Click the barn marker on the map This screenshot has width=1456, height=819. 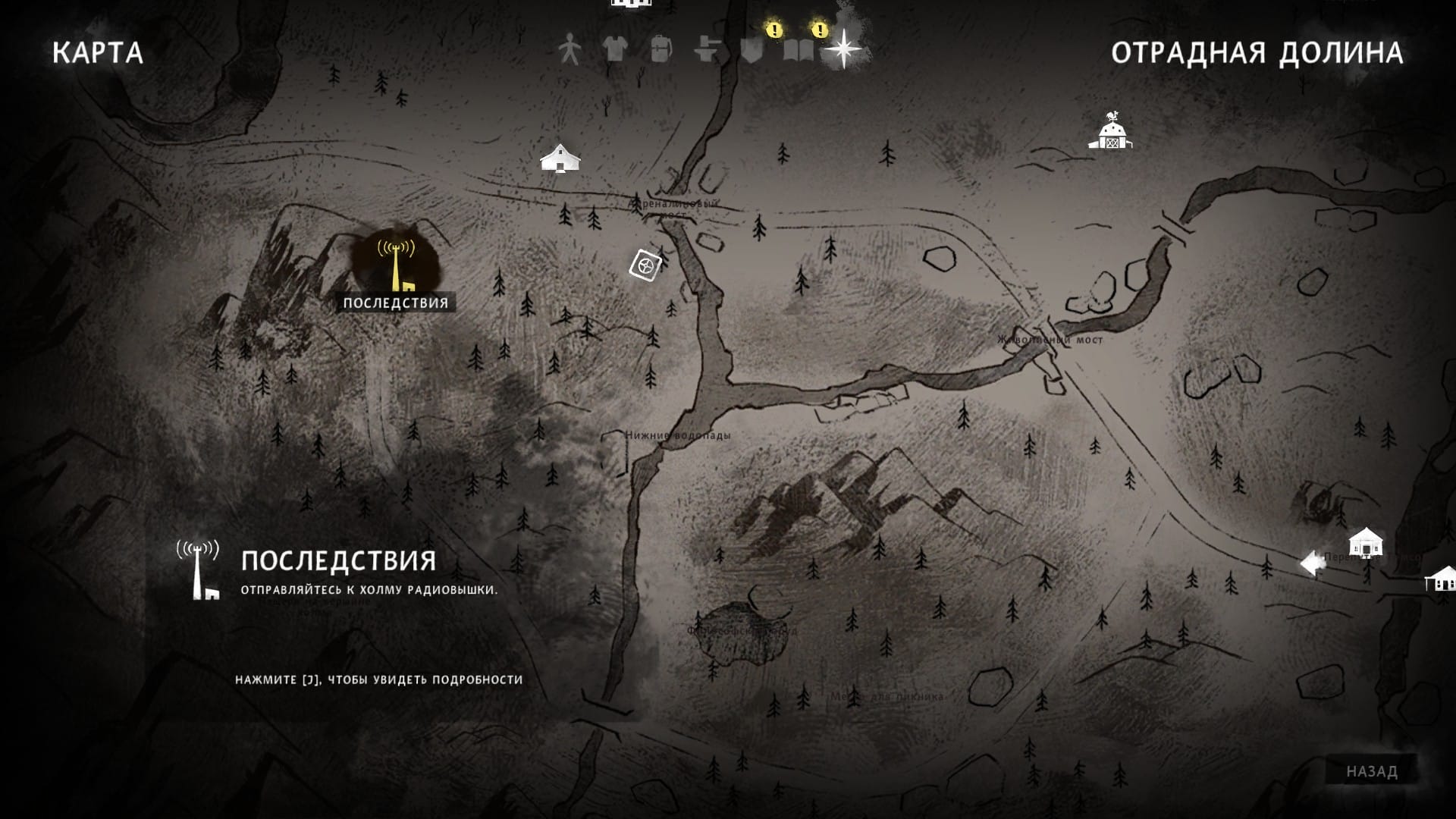coord(1111,132)
